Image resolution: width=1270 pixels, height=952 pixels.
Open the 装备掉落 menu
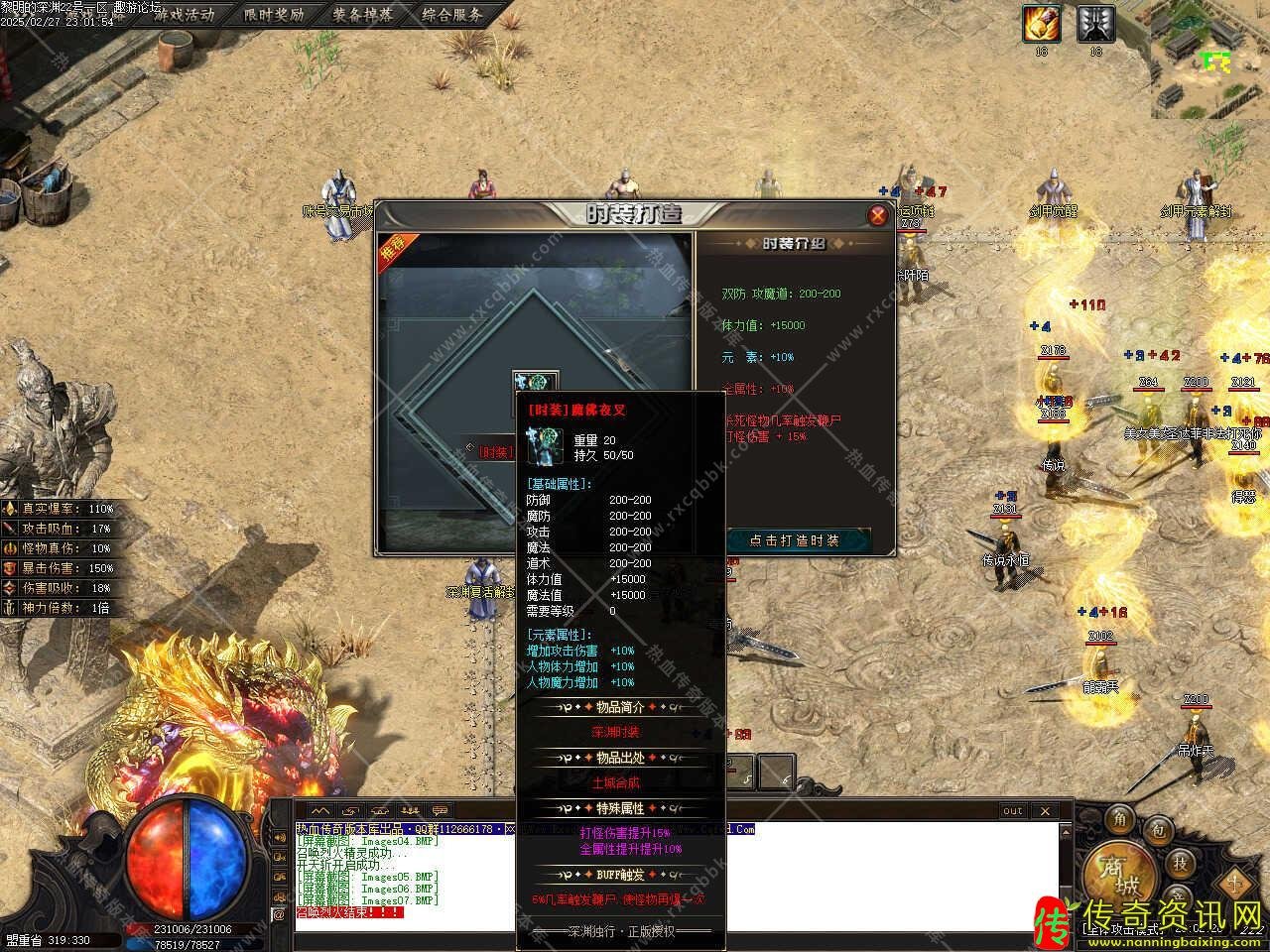(362, 15)
